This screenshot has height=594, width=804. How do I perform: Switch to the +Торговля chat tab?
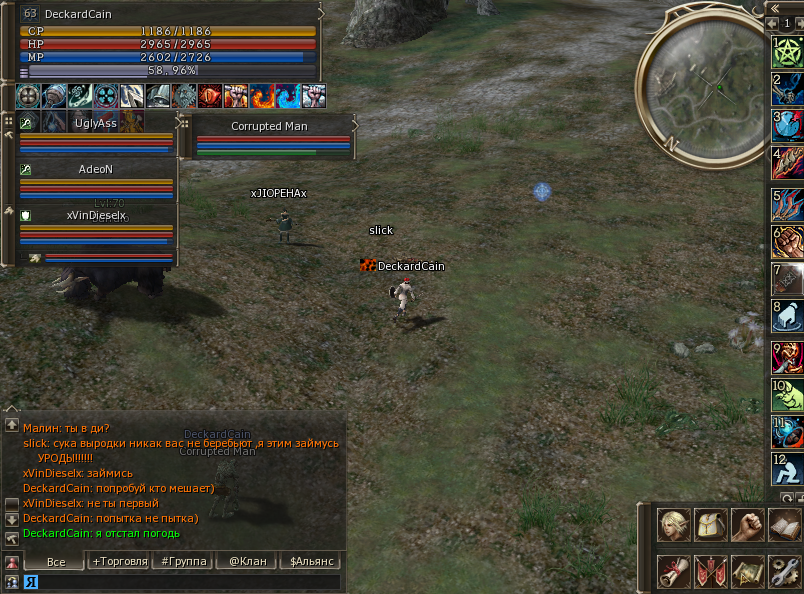tap(117, 562)
